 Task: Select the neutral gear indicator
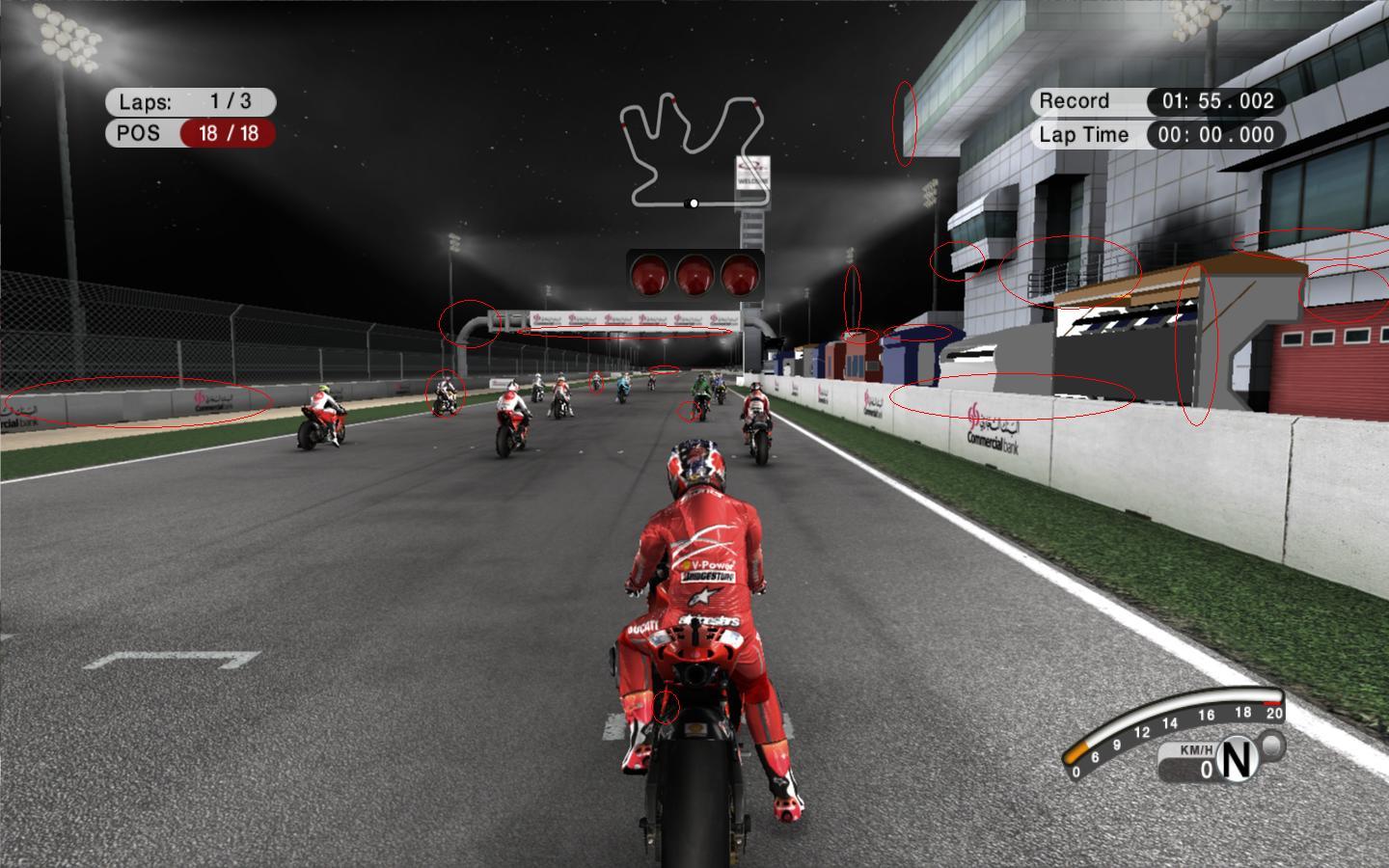coord(1237,761)
